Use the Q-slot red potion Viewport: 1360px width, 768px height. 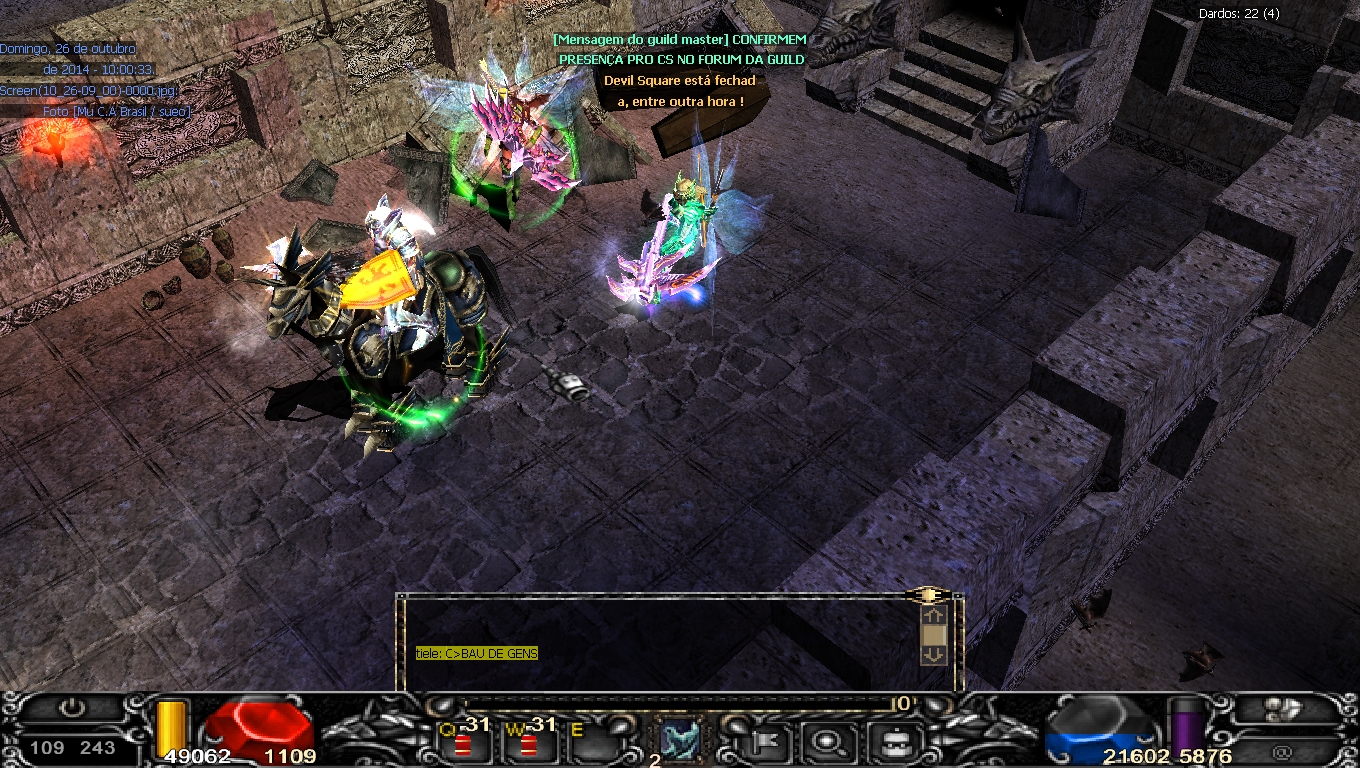click(462, 745)
